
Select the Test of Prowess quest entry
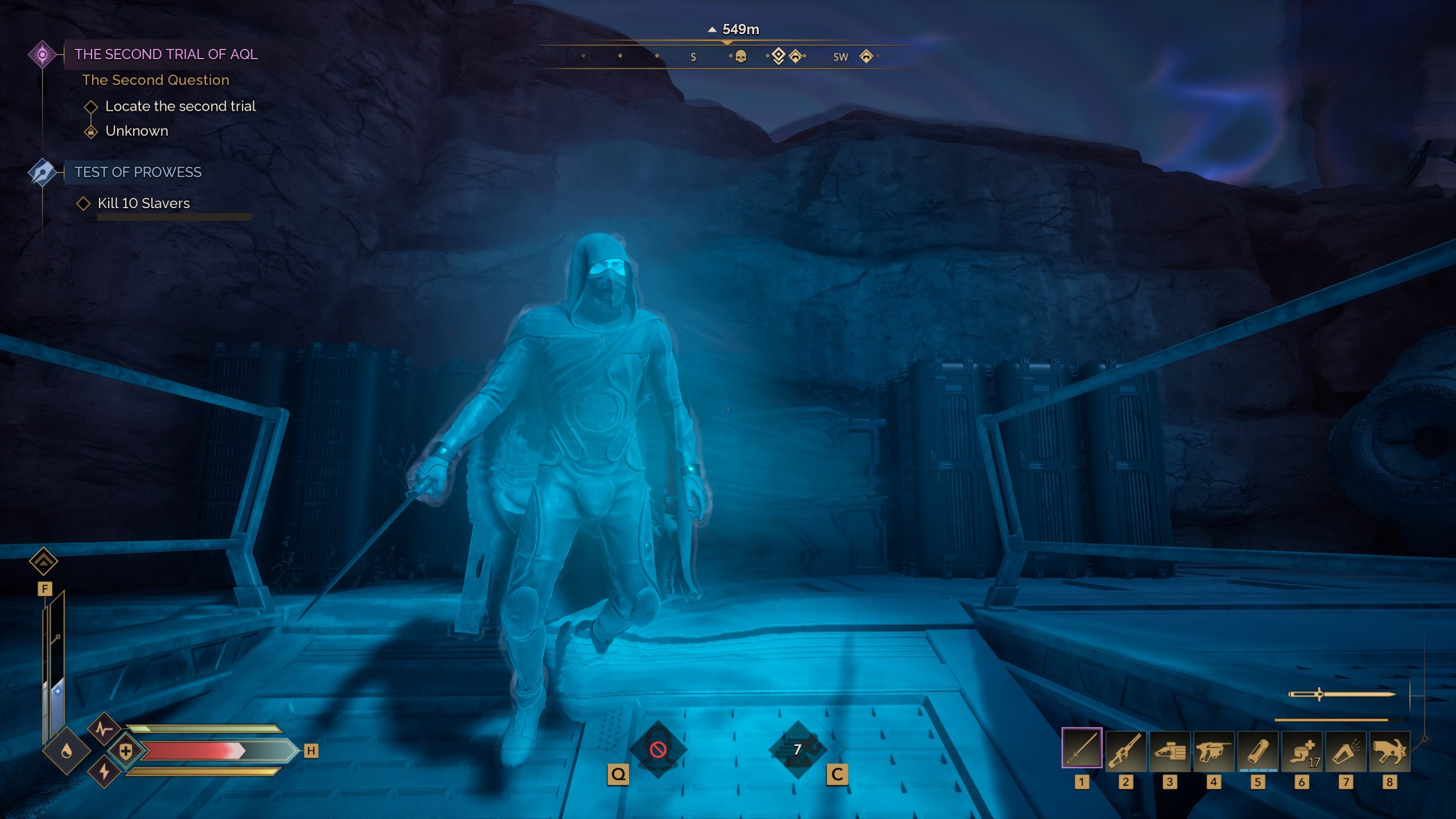pyautogui.click(x=138, y=172)
